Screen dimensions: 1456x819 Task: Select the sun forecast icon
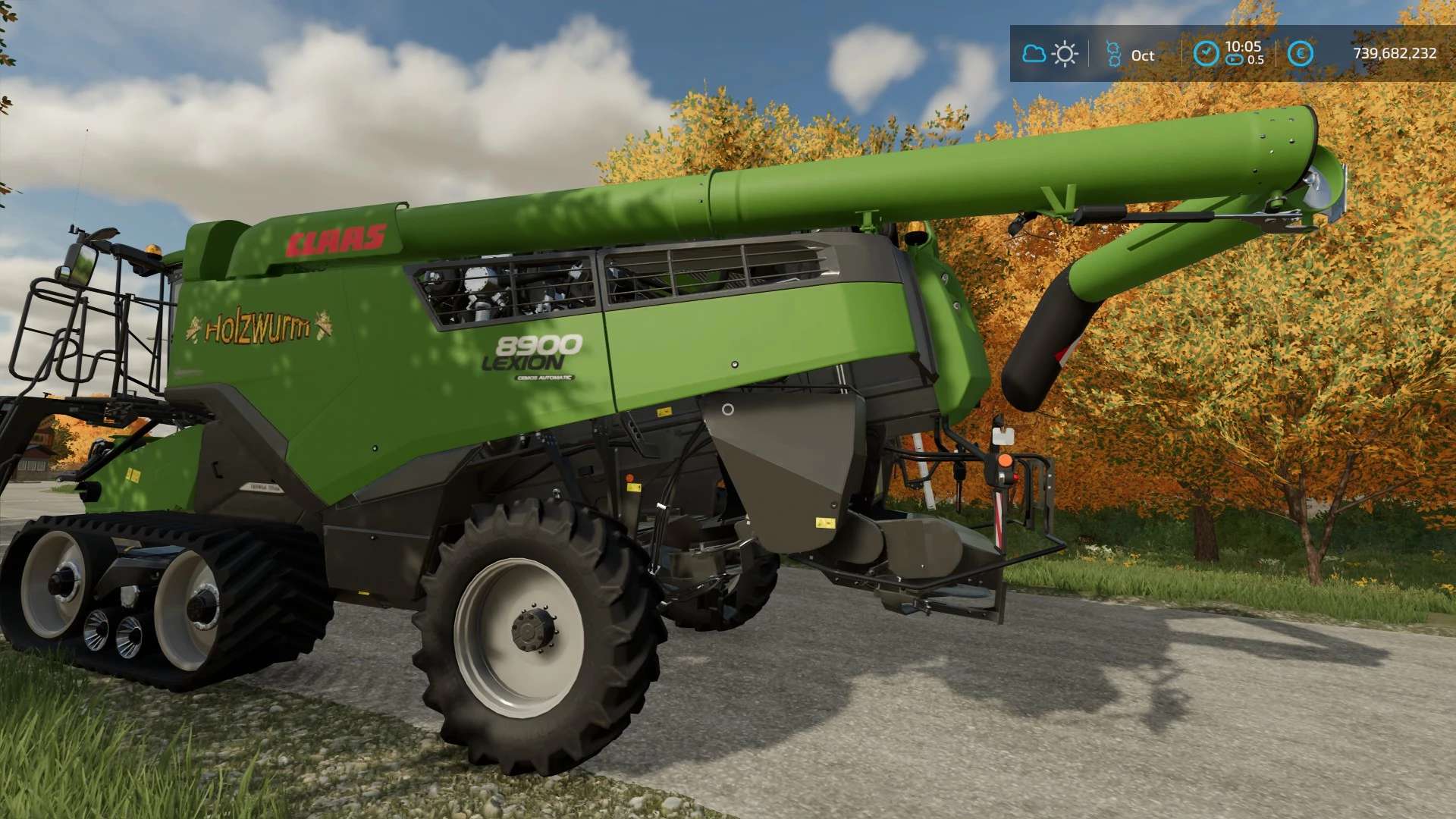[x=1065, y=54]
